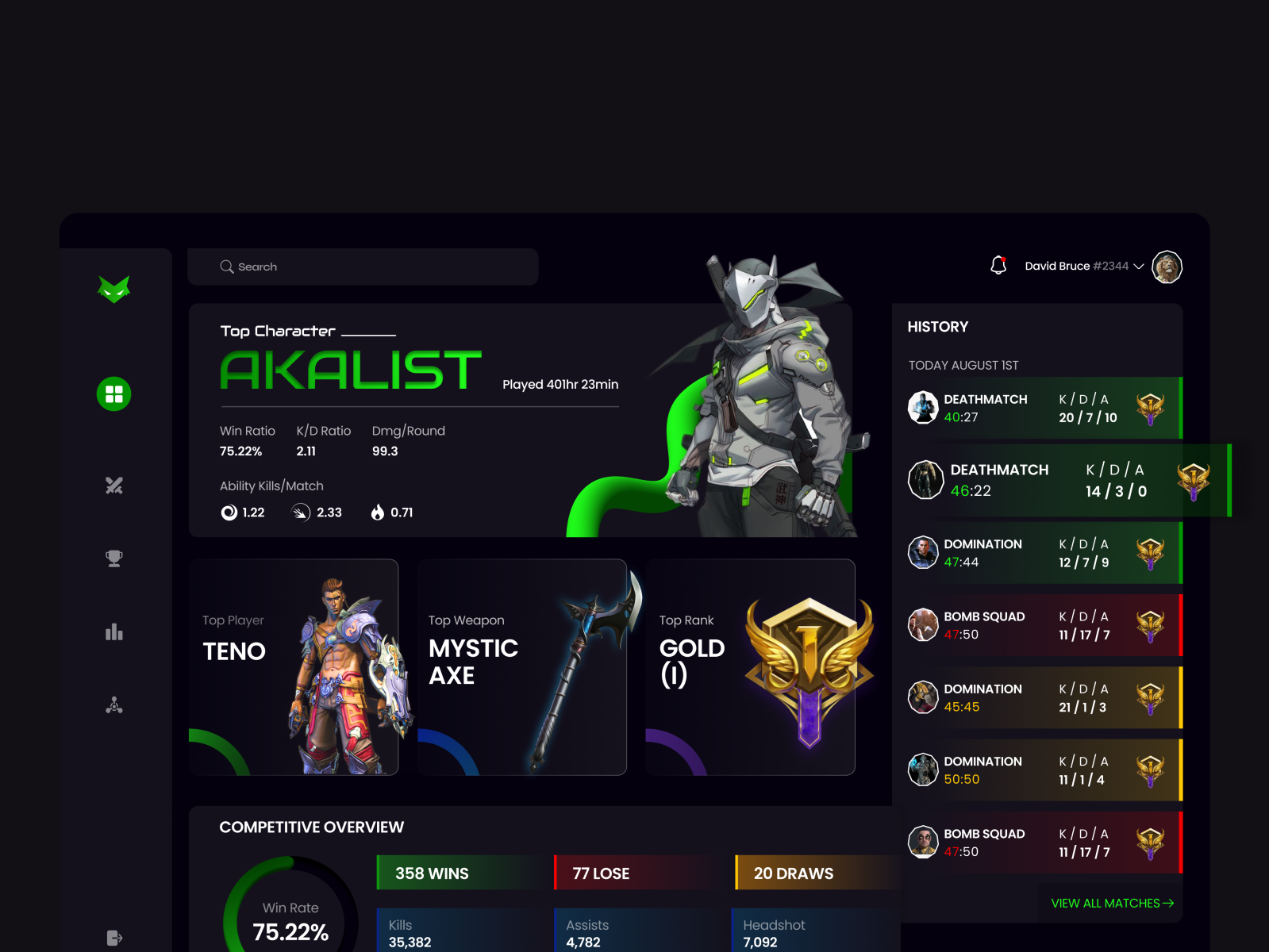Open the social network sharing icon
Screen dimensions: 1269x952
coord(113,704)
